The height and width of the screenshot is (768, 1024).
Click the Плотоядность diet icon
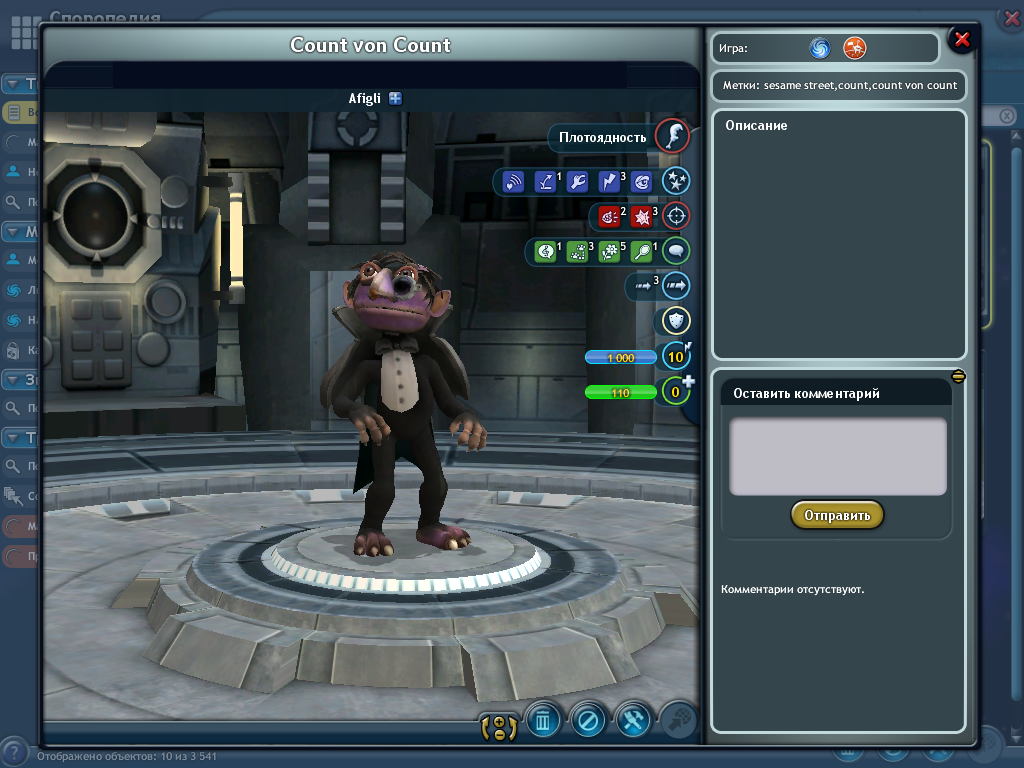[x=671, y=136]
